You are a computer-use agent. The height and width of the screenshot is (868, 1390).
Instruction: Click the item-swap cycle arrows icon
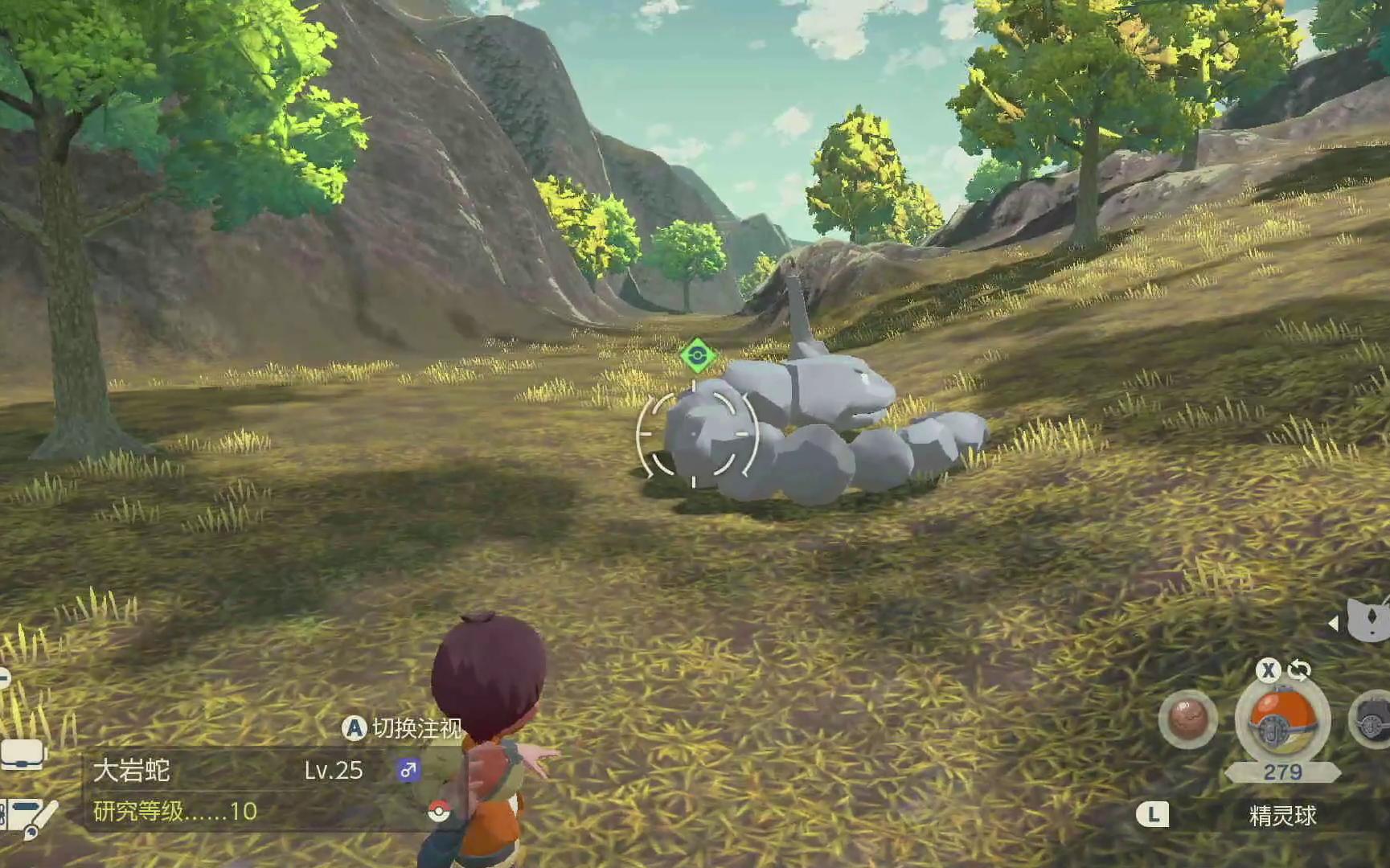[x=1299, y=669]
